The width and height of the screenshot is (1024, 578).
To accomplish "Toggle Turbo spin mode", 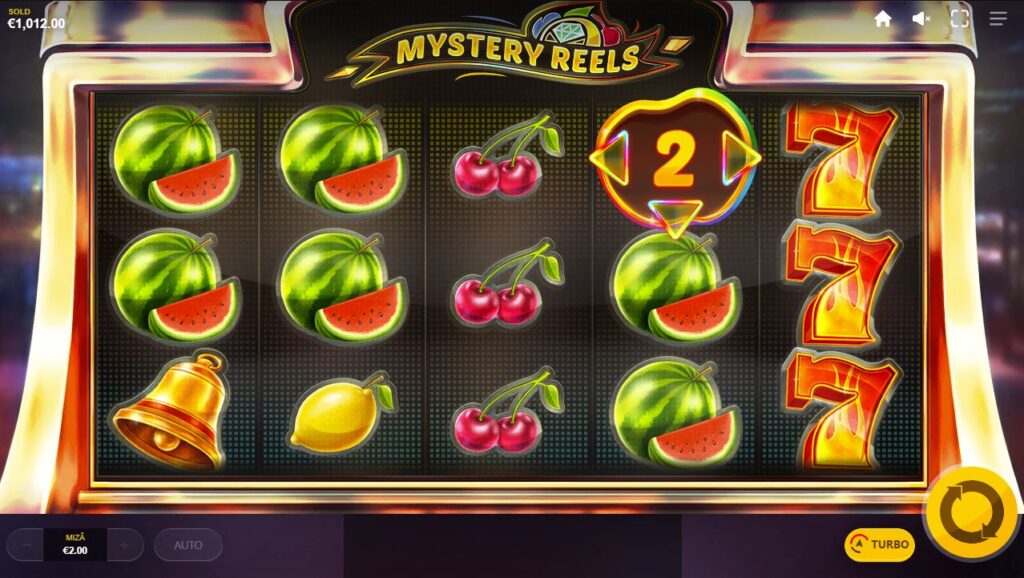I will pos(879,545).
